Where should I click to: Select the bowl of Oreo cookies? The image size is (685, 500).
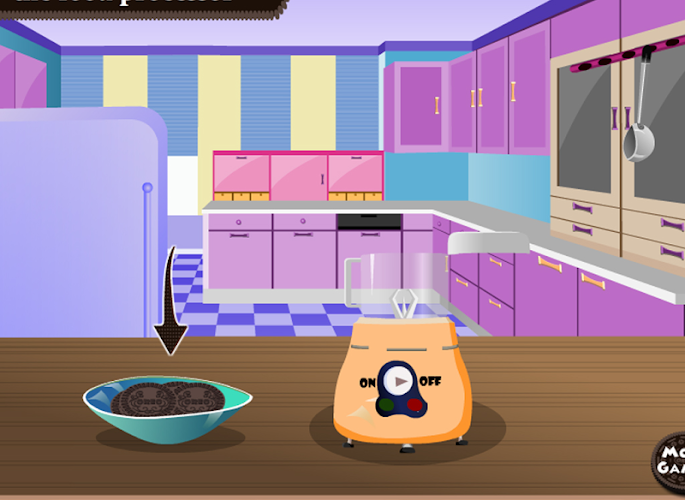coord(167,407)
